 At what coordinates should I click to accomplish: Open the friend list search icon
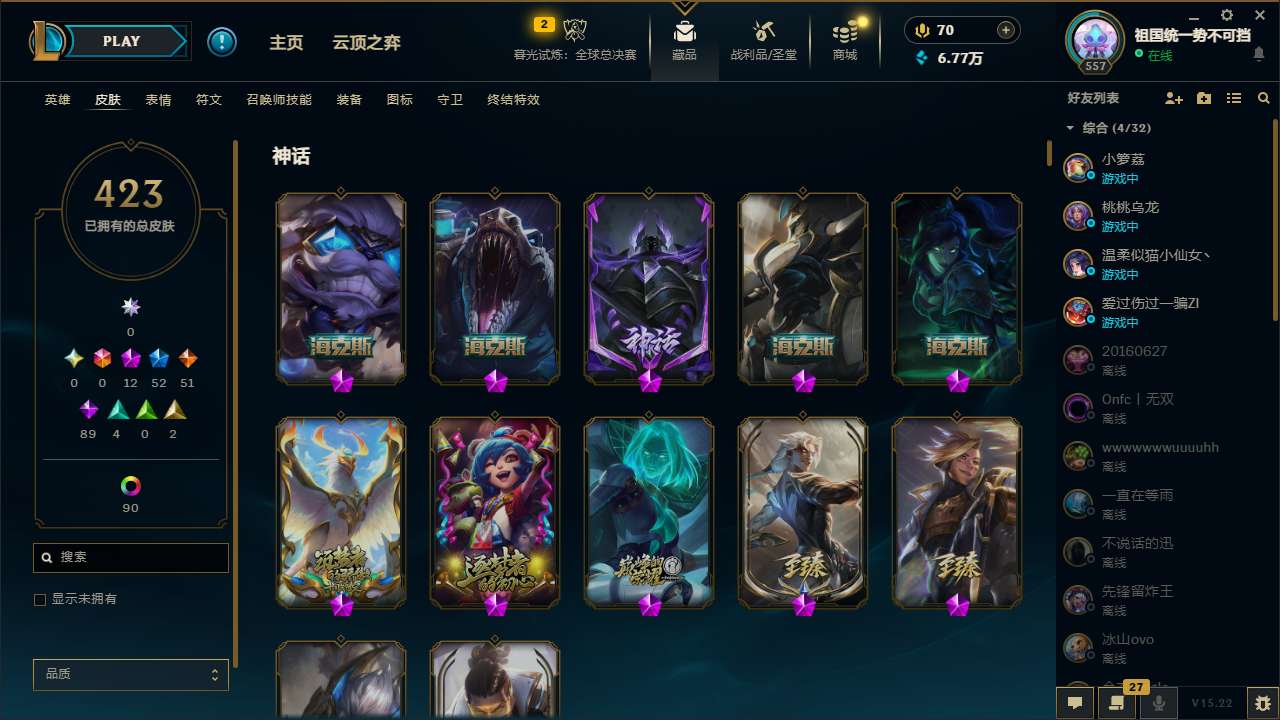pyautogui.click(x=1264, y=98)
